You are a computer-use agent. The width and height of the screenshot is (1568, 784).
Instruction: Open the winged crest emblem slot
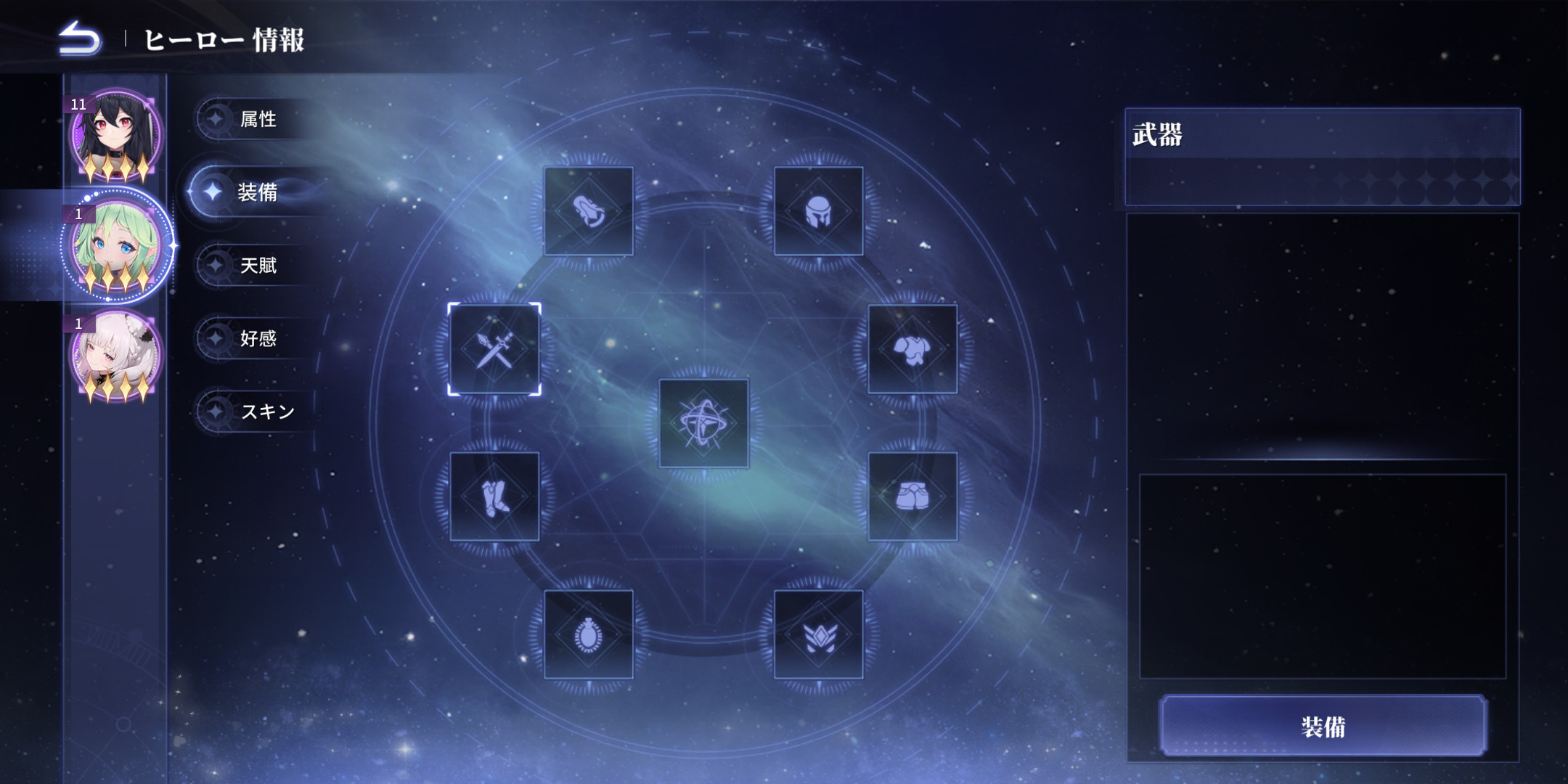click(818, 634)
